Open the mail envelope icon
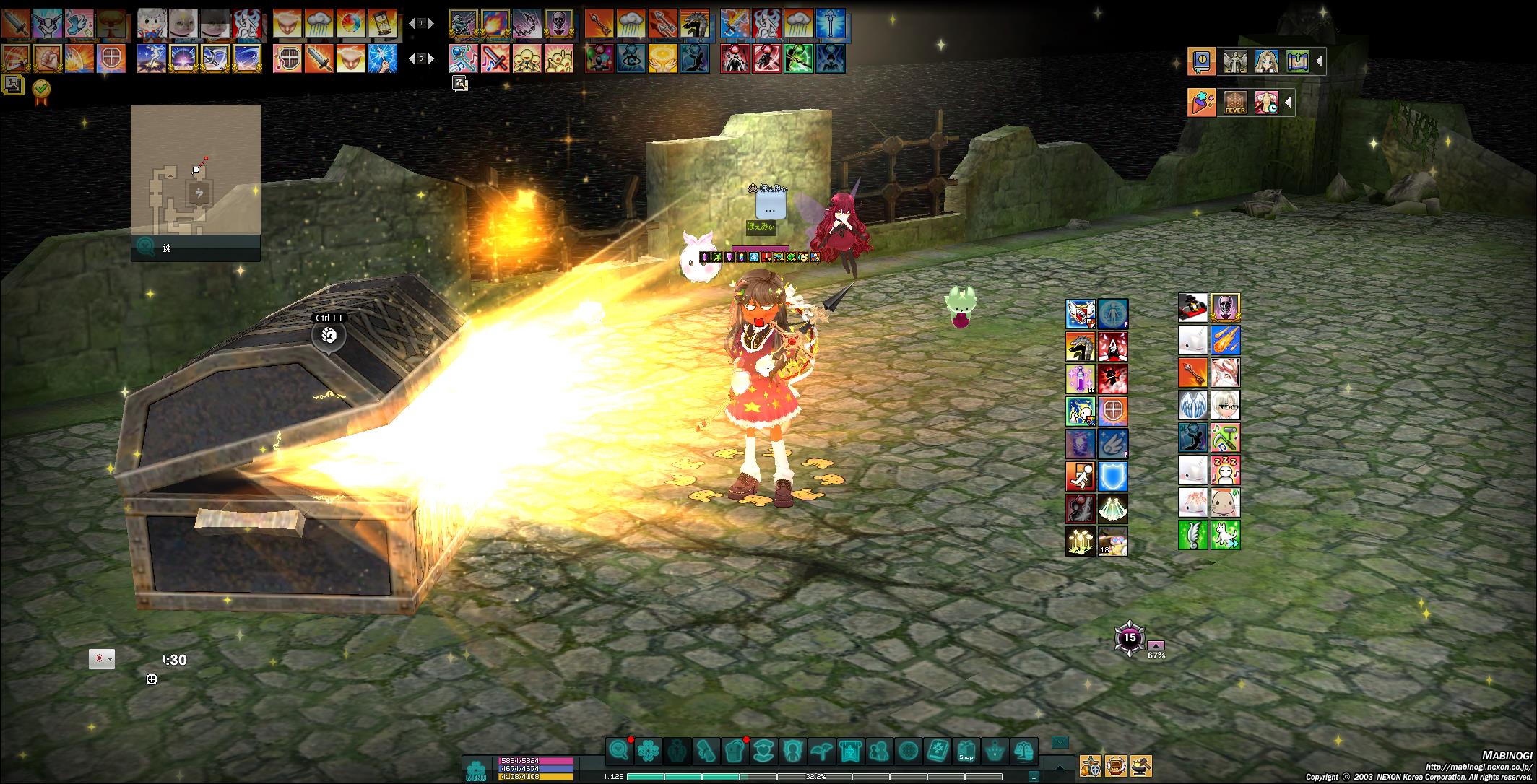This screenshot has height=784, width=1537. pyautogui.click(x=1060, y=741)
